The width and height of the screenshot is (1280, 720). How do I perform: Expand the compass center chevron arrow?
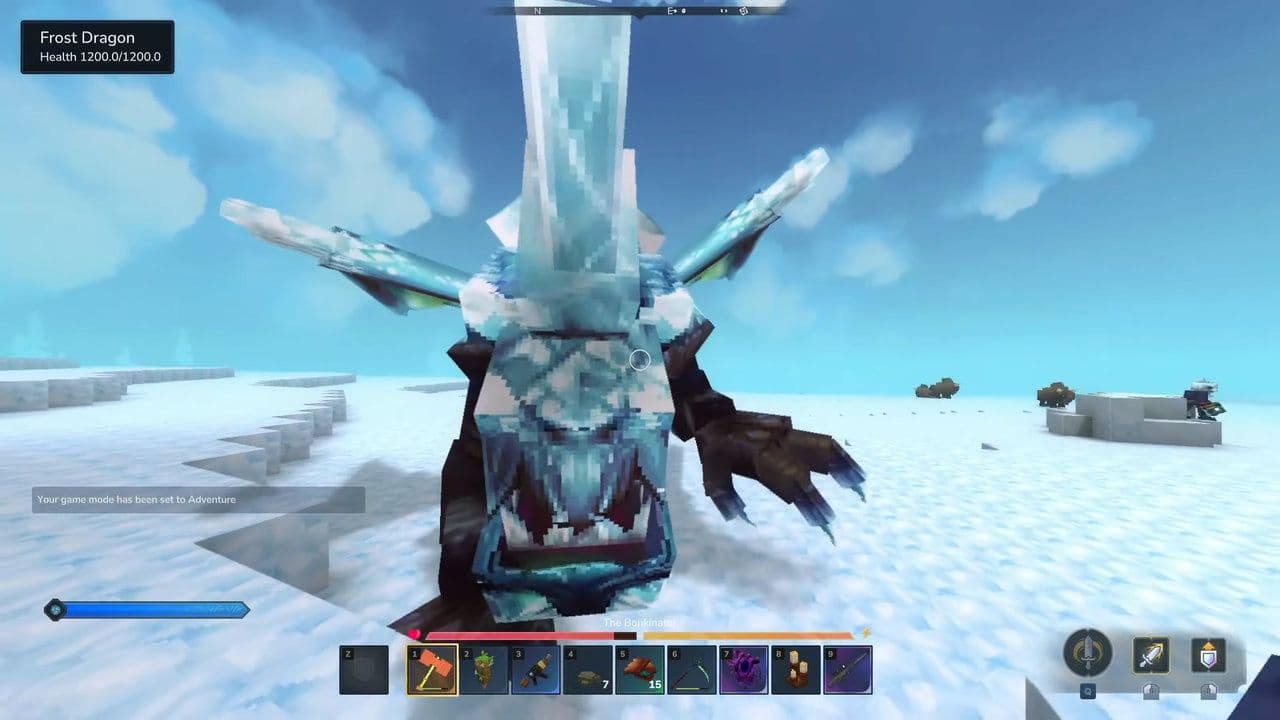(640, 14)
